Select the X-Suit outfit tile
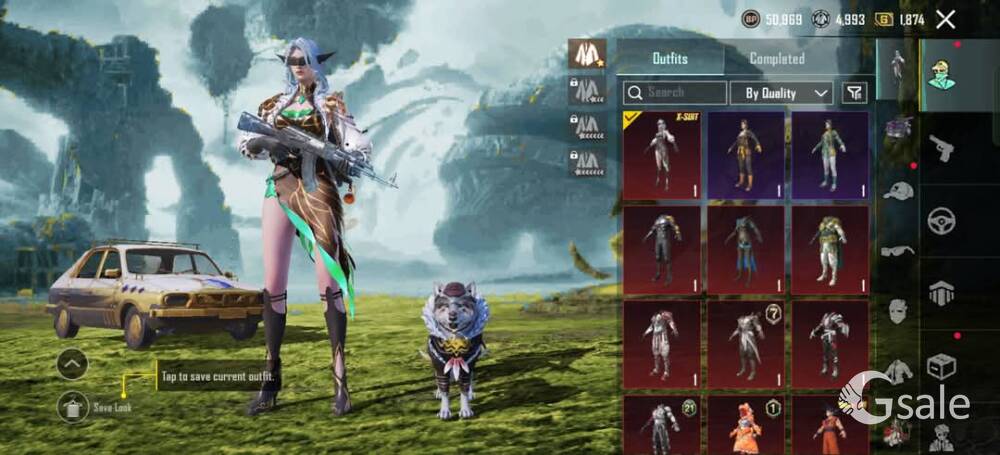Viewport: 1000px width, 455px height. pos(661,154)
